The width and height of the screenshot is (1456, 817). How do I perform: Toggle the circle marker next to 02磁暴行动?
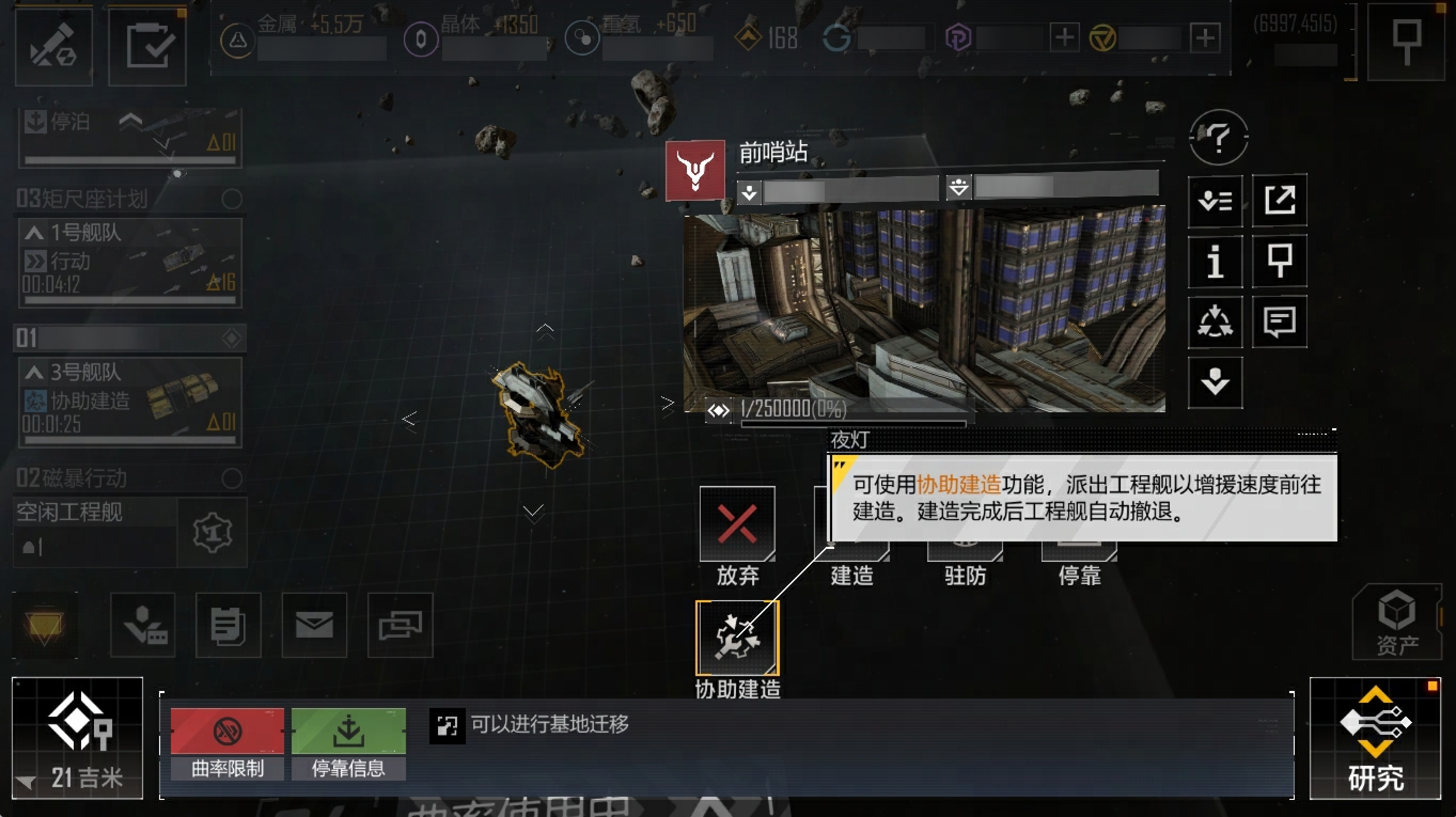point(231,478)
